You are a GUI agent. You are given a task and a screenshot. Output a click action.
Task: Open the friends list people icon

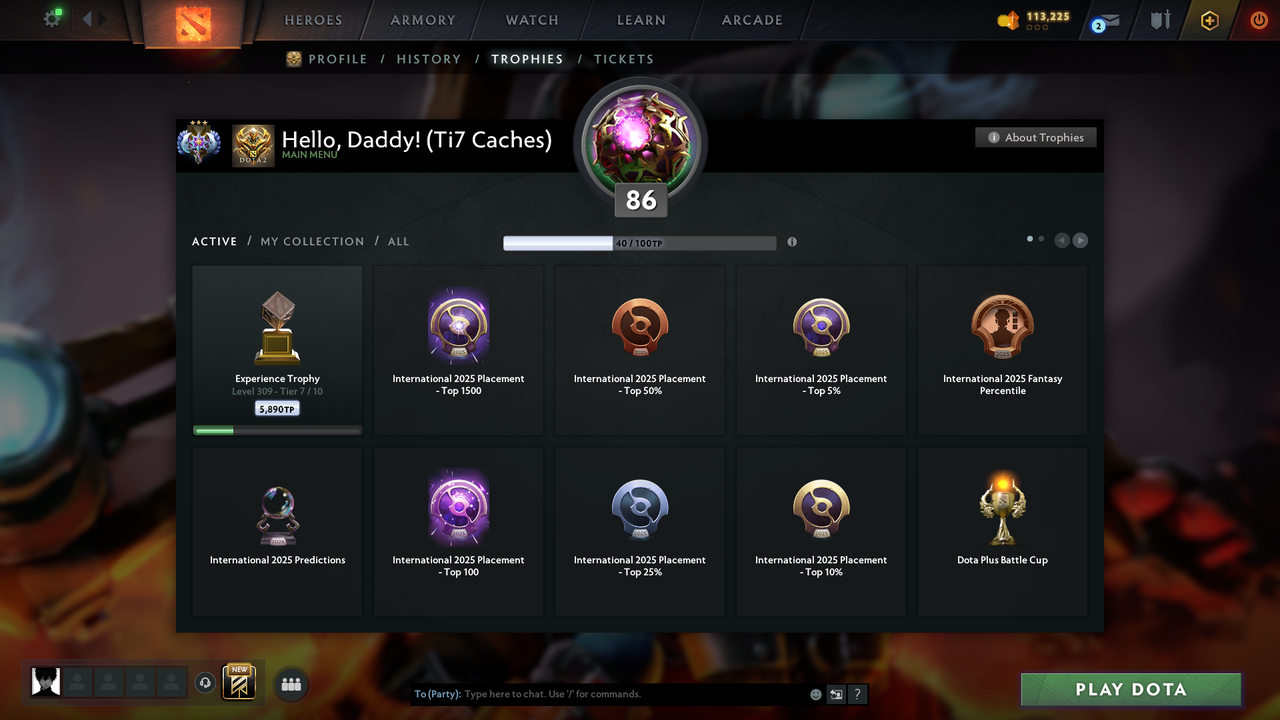coord(290,684)
